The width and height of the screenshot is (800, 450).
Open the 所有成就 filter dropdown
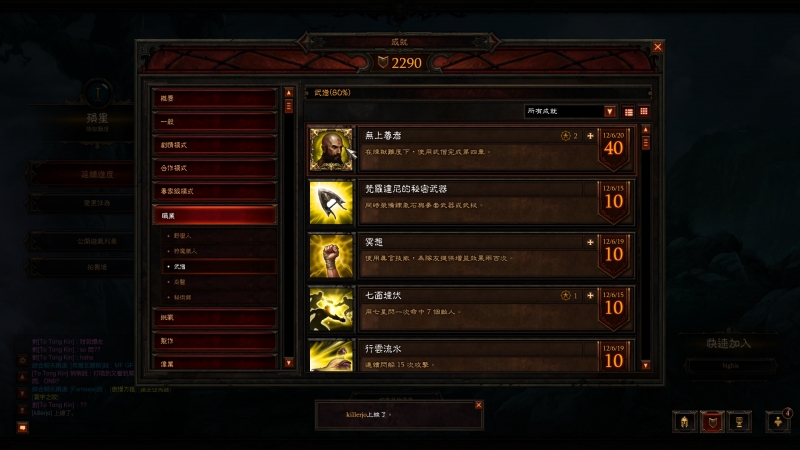pos(571,111)
